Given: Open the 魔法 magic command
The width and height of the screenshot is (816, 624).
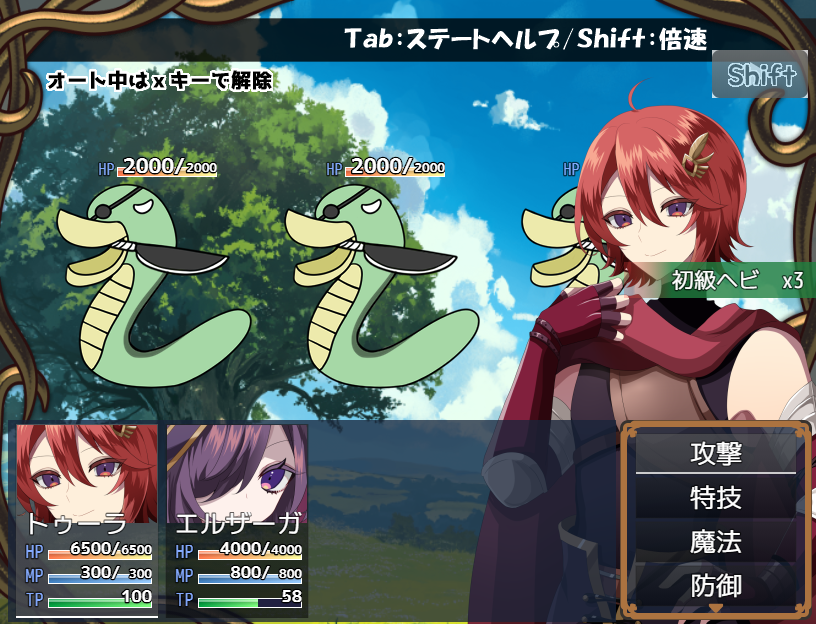Looking at the screenshot, I should pos(716,542).
